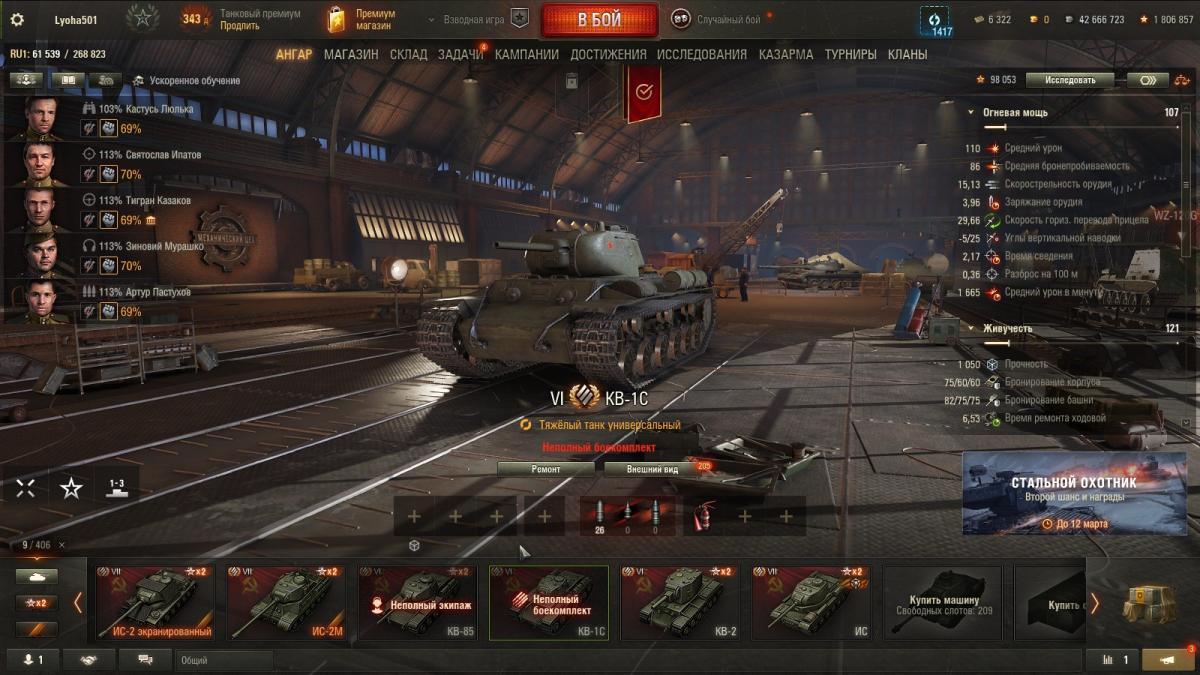Start battle with the В БОЙ button
This screenshot has width=1200, height=675.
[599, 20]
